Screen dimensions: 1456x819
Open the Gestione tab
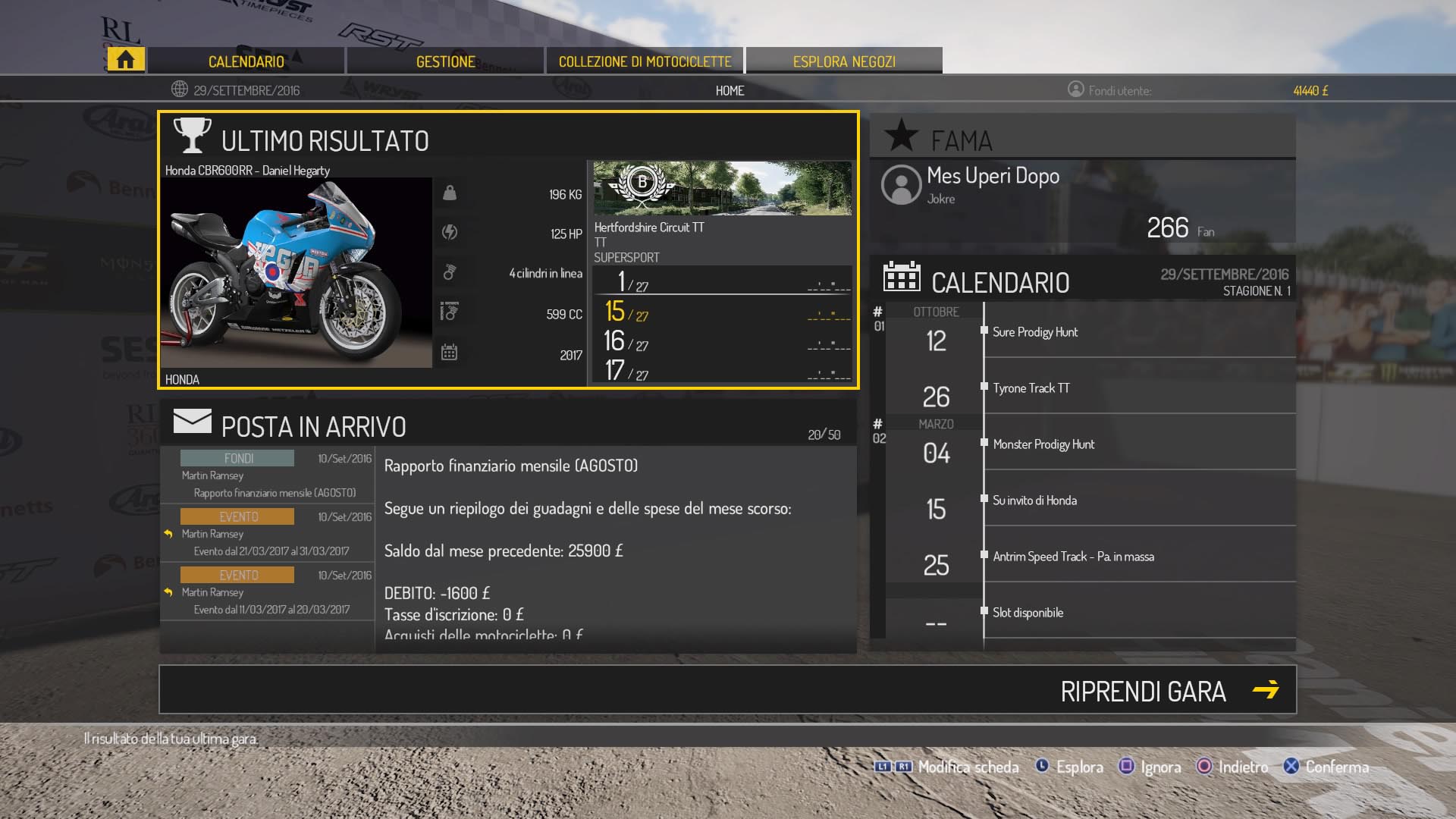pyautogui.click(x=446, y=61)
